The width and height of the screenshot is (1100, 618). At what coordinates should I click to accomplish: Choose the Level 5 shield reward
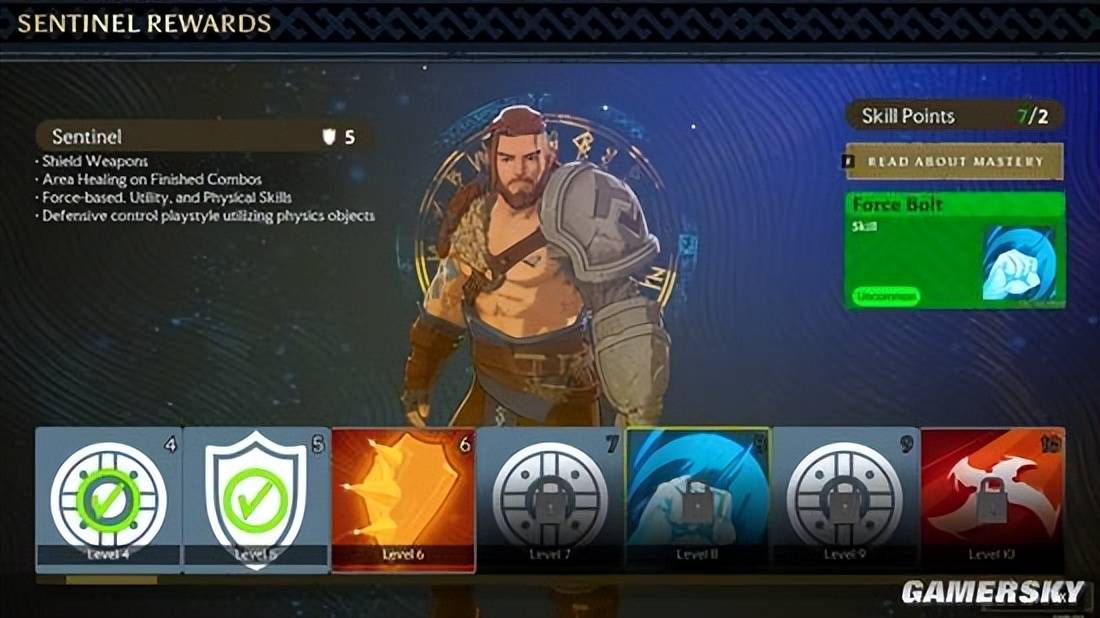256,499
